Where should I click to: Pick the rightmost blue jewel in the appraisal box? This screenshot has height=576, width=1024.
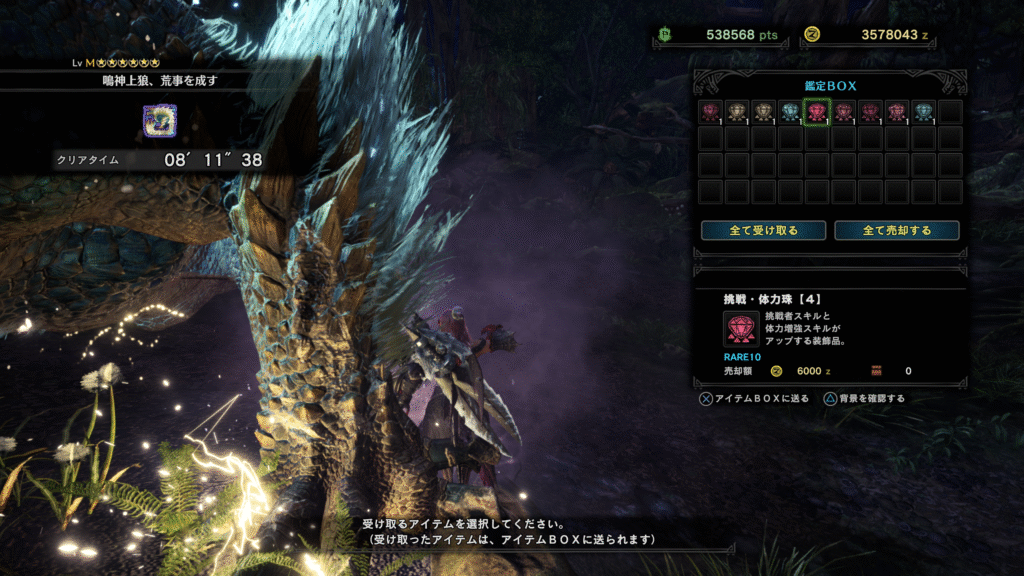[x=923, y=112]
